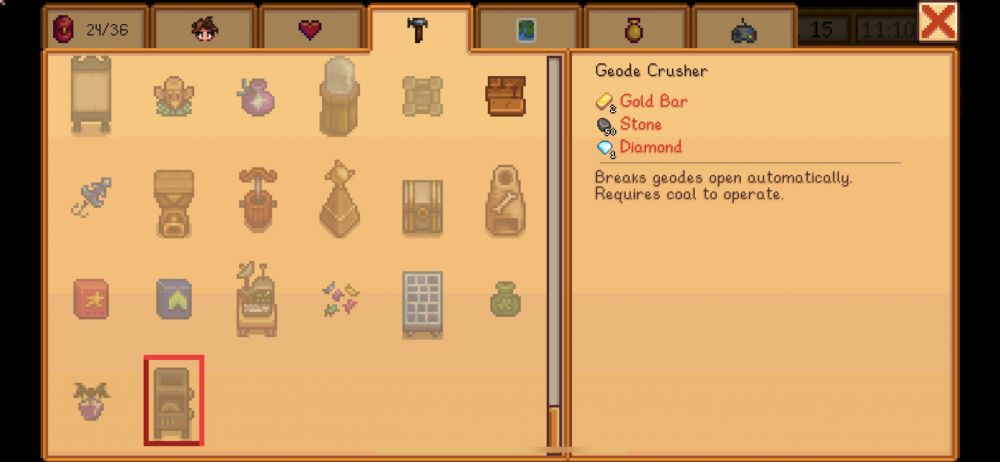The image size is (1000, 462).
Task: Select the Ostrich Incubator recipe
Action: (x=339, y=96)
